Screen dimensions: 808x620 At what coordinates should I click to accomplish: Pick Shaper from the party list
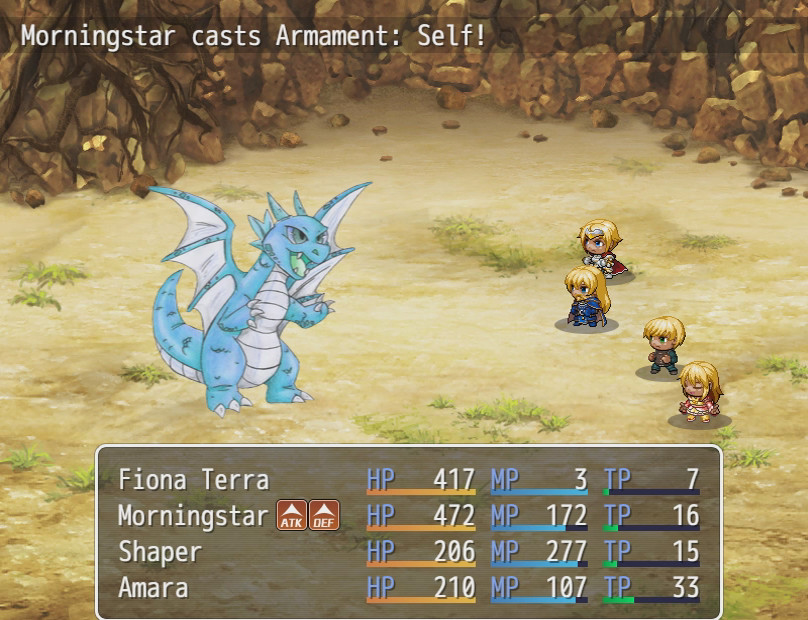[x=160, y=552]
